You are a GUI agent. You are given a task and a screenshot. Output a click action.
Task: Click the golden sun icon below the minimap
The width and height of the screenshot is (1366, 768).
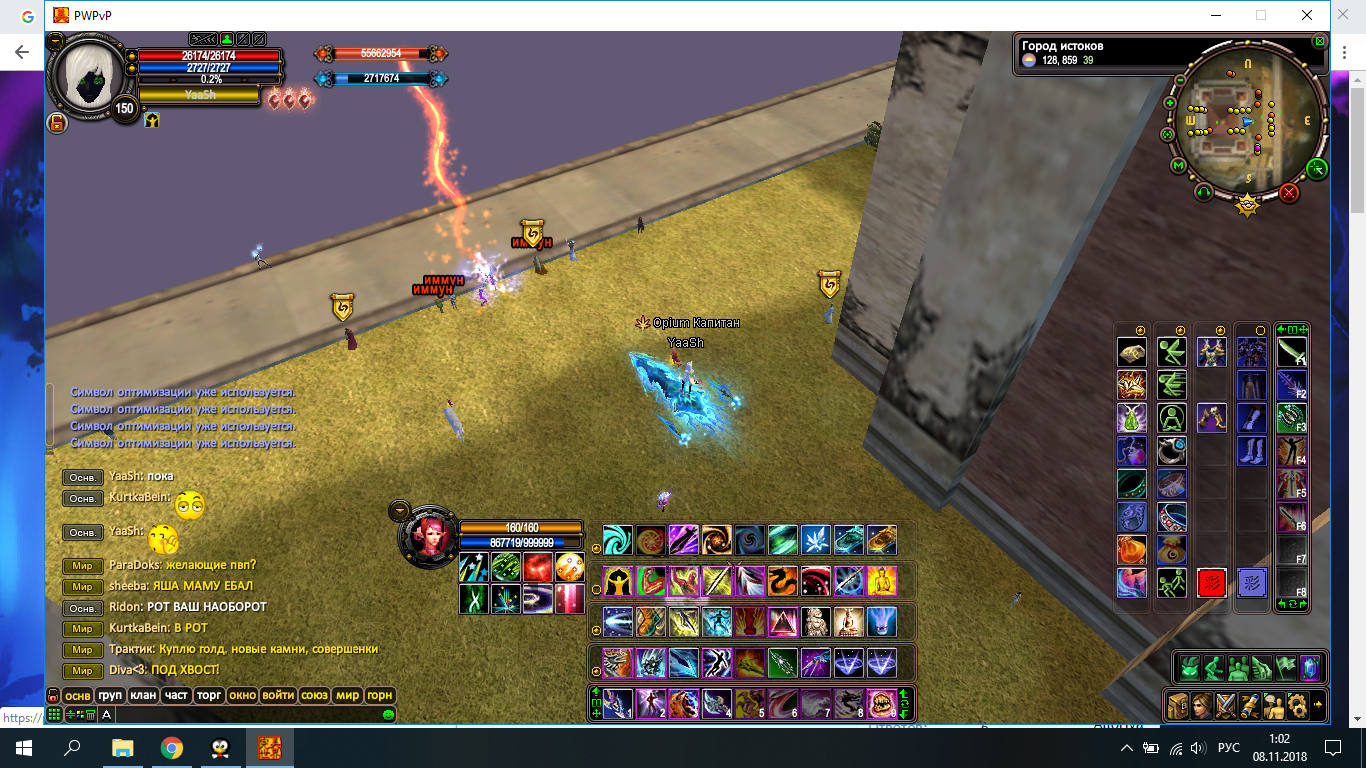(1247, 206)
